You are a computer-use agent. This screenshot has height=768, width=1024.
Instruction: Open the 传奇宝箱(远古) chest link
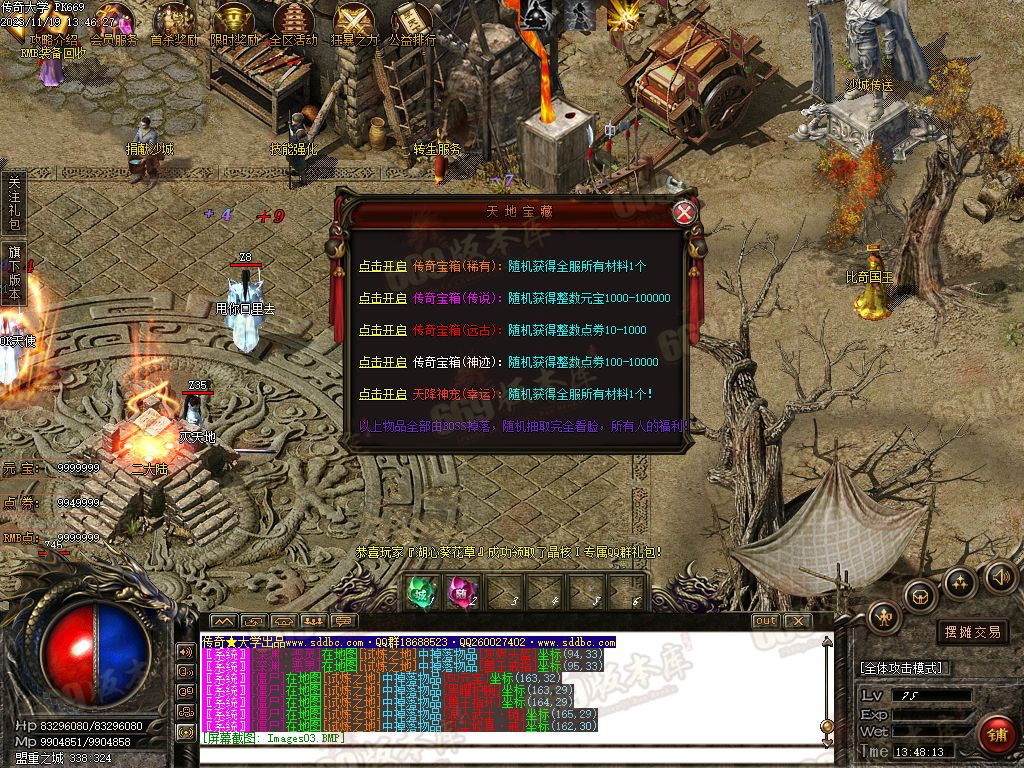point(383,330)
